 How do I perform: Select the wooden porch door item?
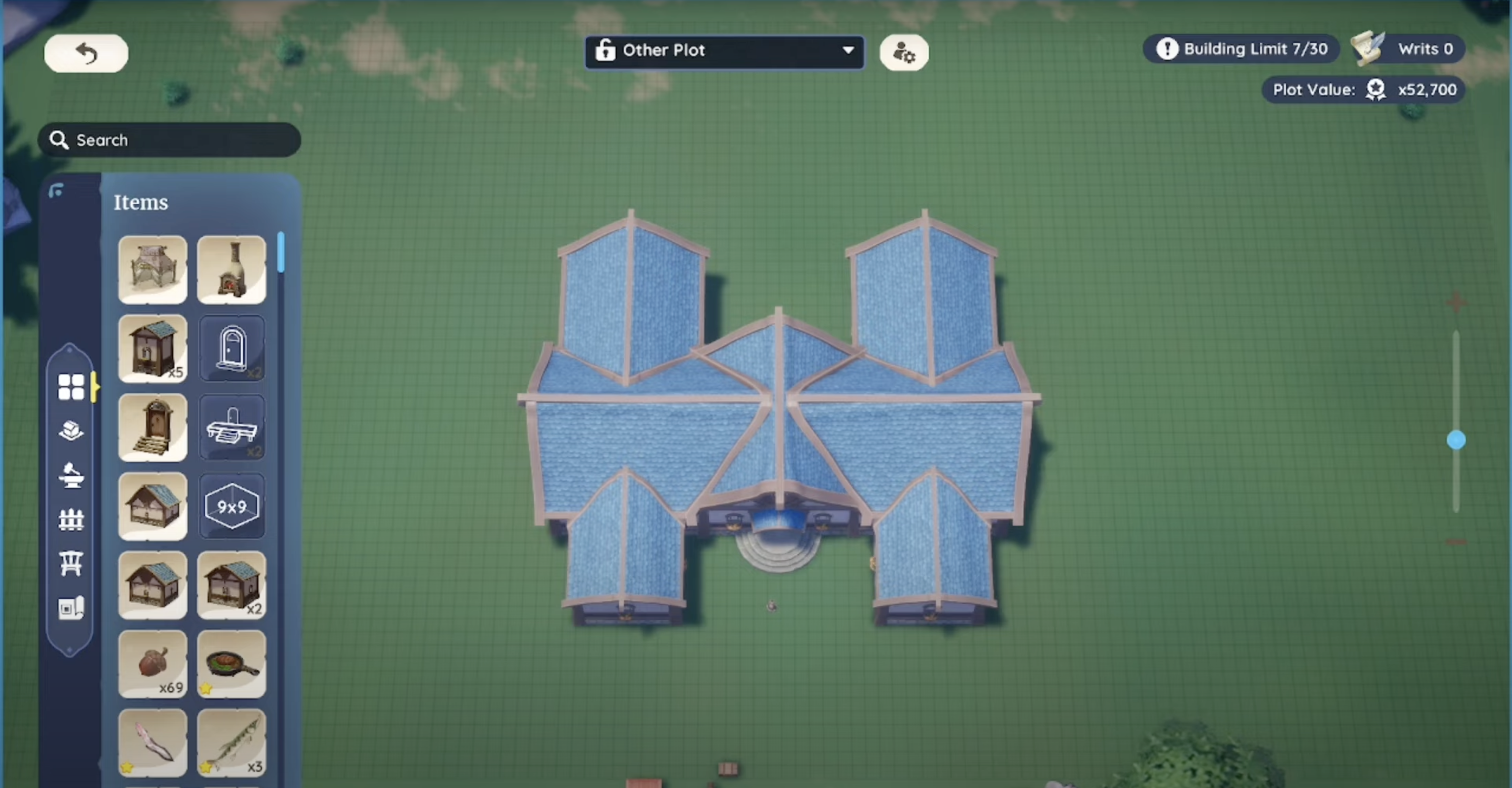pyautogui.click(x=152, y=428)
